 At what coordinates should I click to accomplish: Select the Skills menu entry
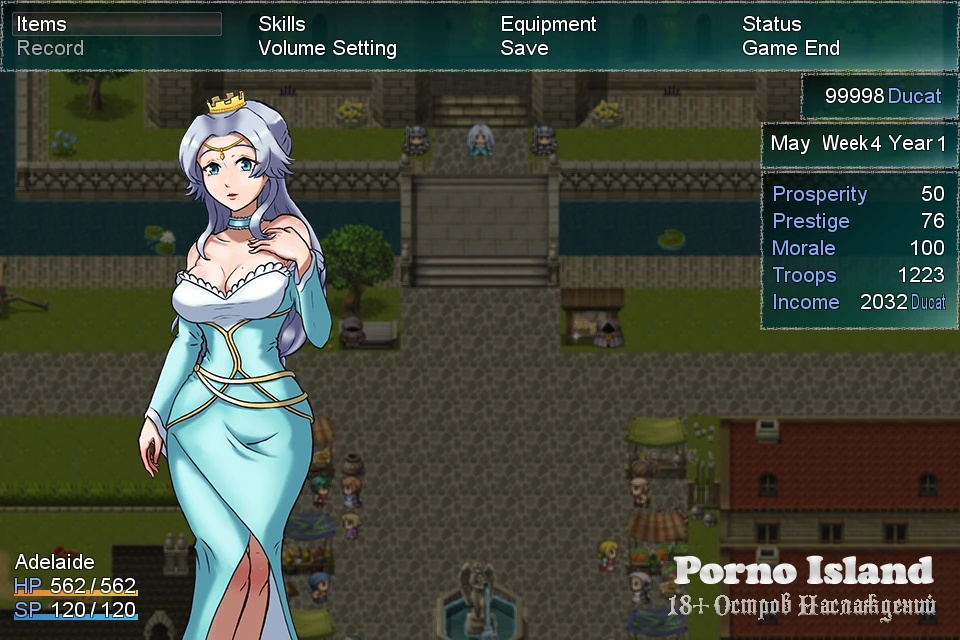282,24
